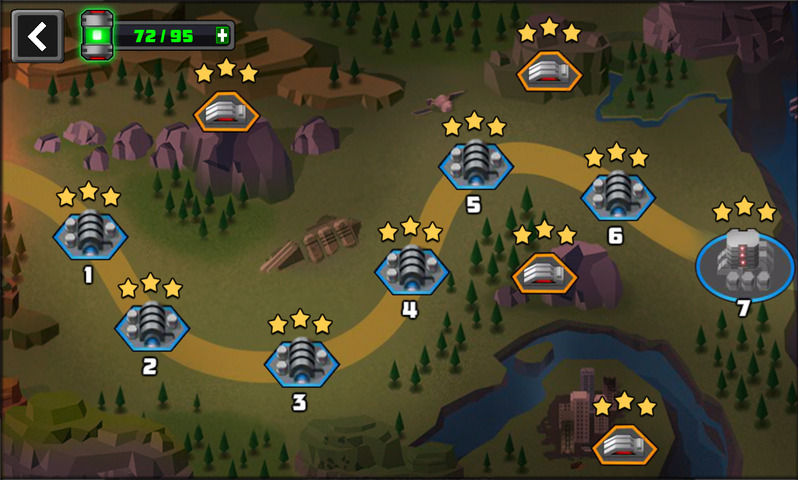Choose level 2 node
Viewport: 798px width, 480px height.
(x=152, y=326)
